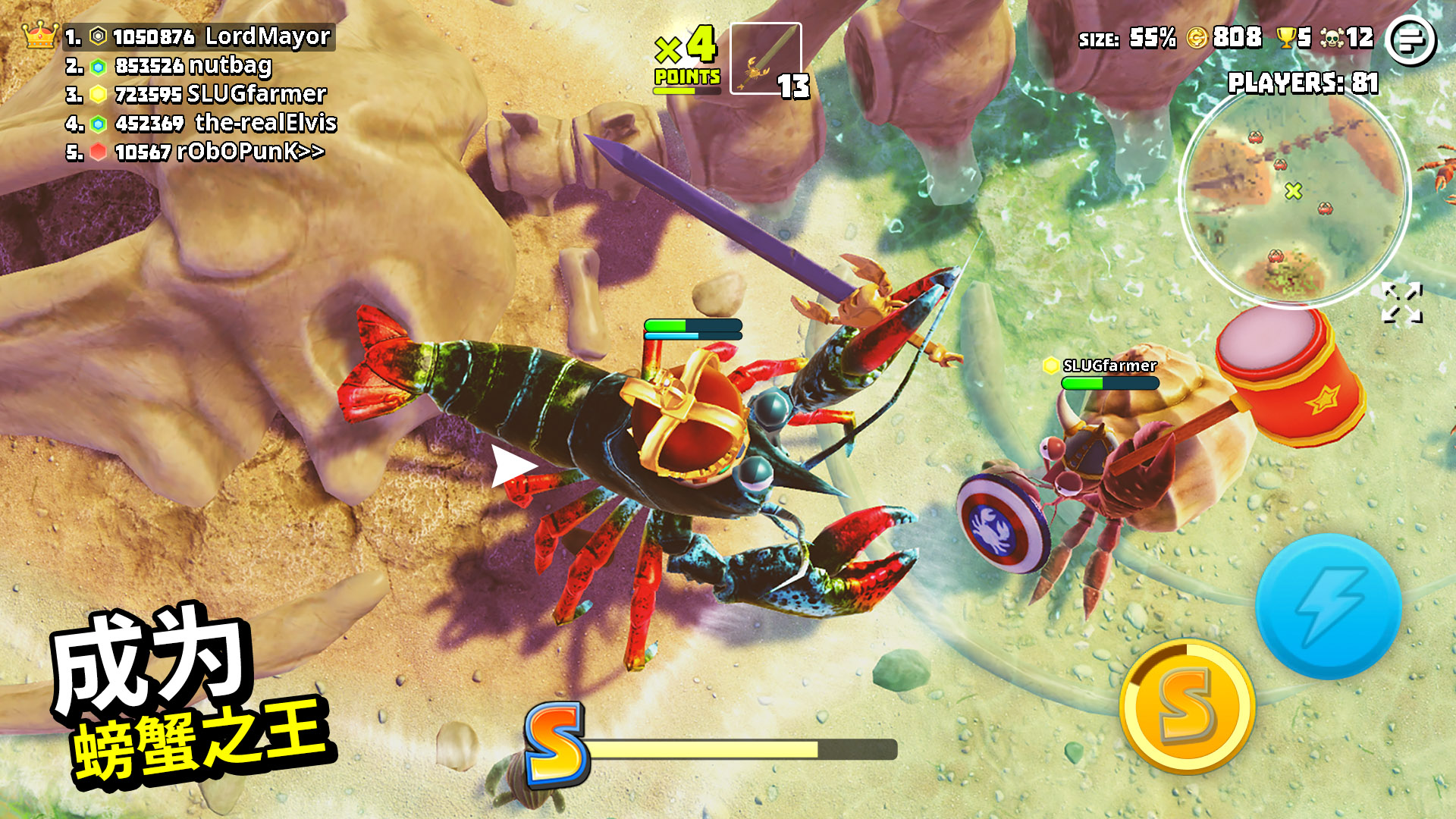This screenshot has height=819, width=1456.
Task: Select the-realElvis leaderboard entry
Action: 202,123
